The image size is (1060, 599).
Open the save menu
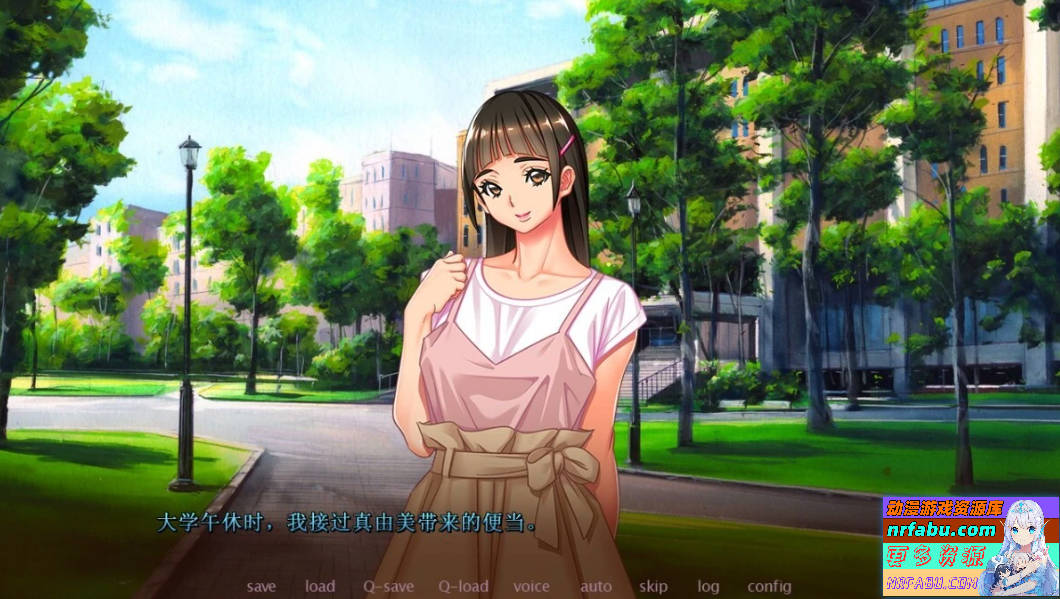coord(261,587)
